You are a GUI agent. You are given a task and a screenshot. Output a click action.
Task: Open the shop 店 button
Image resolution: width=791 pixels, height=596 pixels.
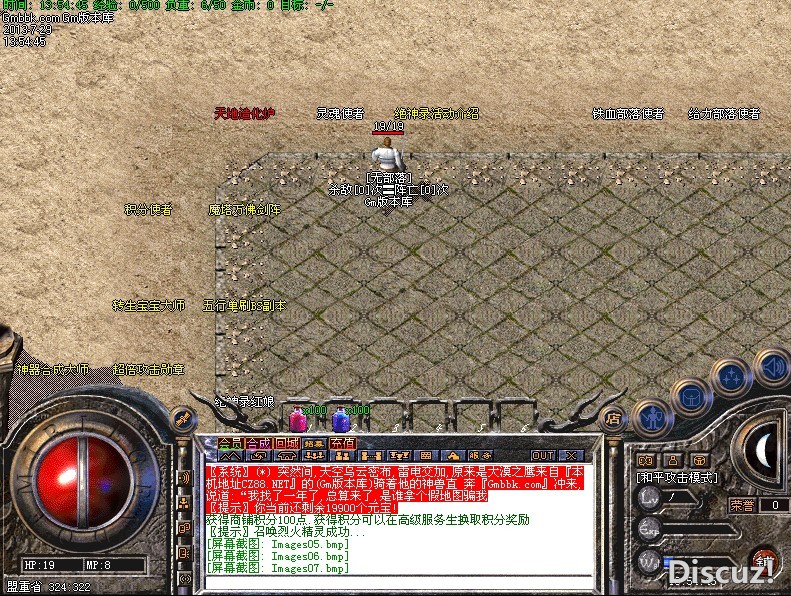point(613,418)
